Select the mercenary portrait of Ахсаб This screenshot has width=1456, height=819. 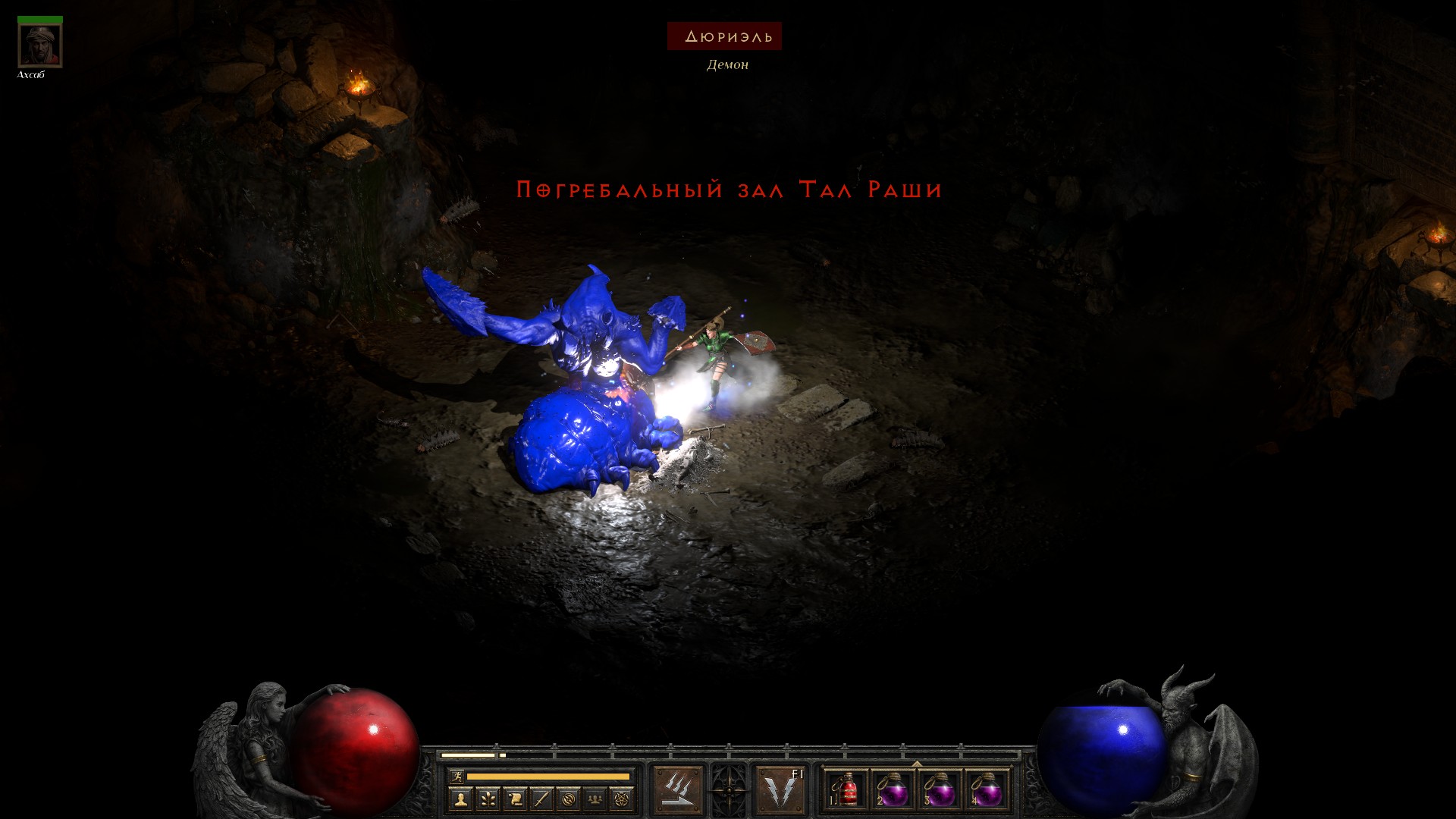[40, 45]
